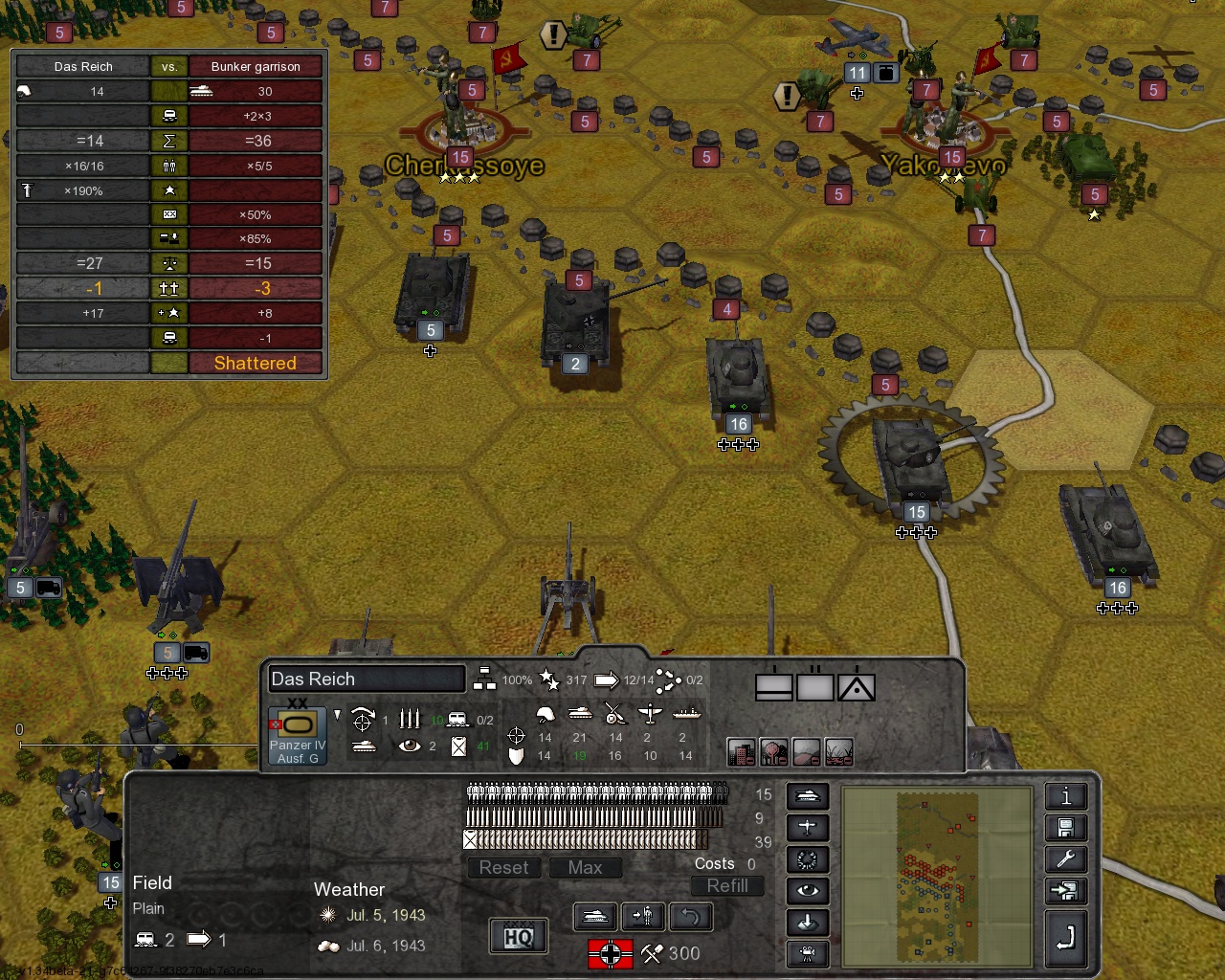Refill the unit's supplies
The height and width of the screenshot is (980, 1225).
[x=727, y=886]
